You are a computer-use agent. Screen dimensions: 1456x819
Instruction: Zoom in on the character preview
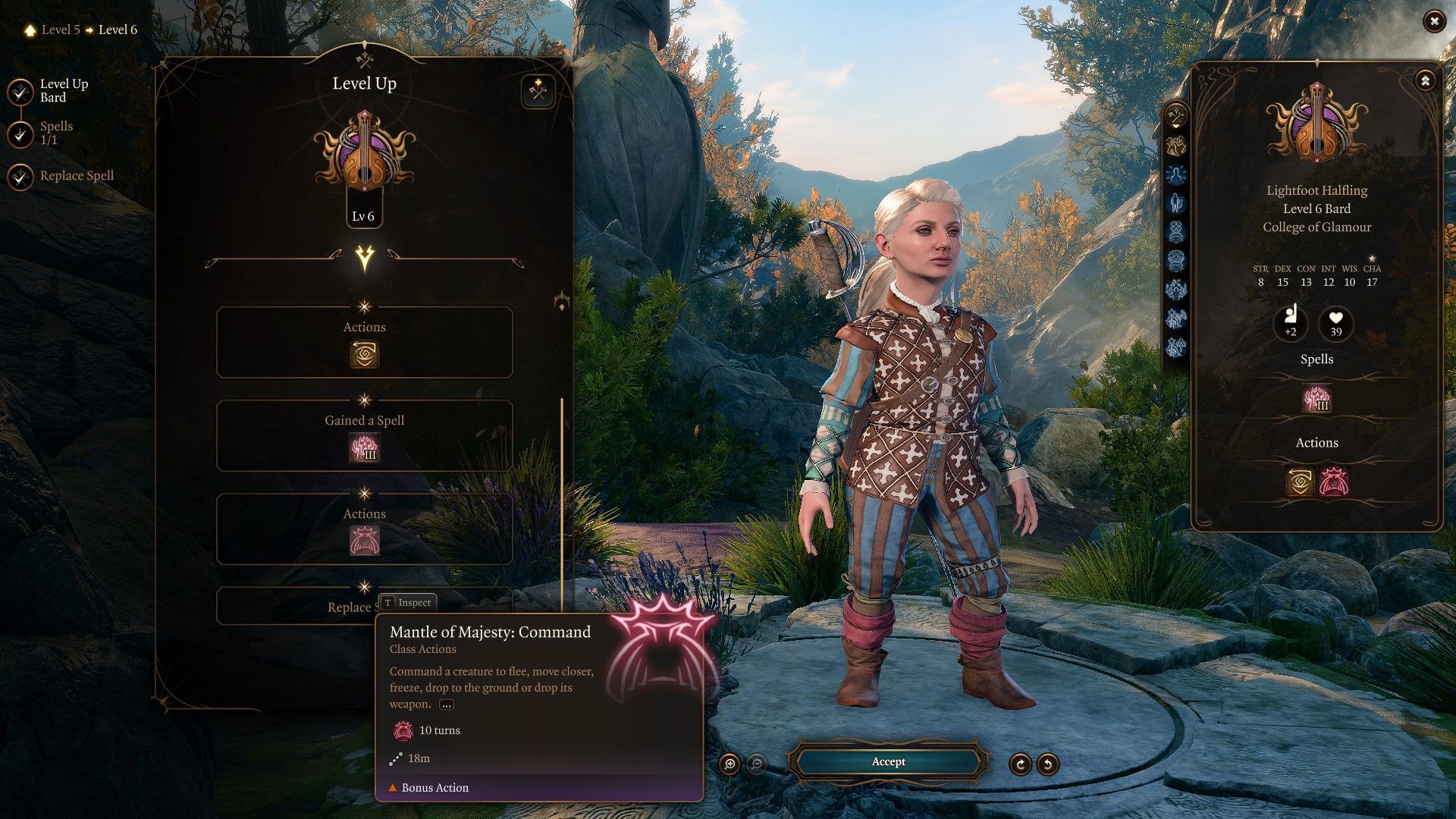point(730,764)
